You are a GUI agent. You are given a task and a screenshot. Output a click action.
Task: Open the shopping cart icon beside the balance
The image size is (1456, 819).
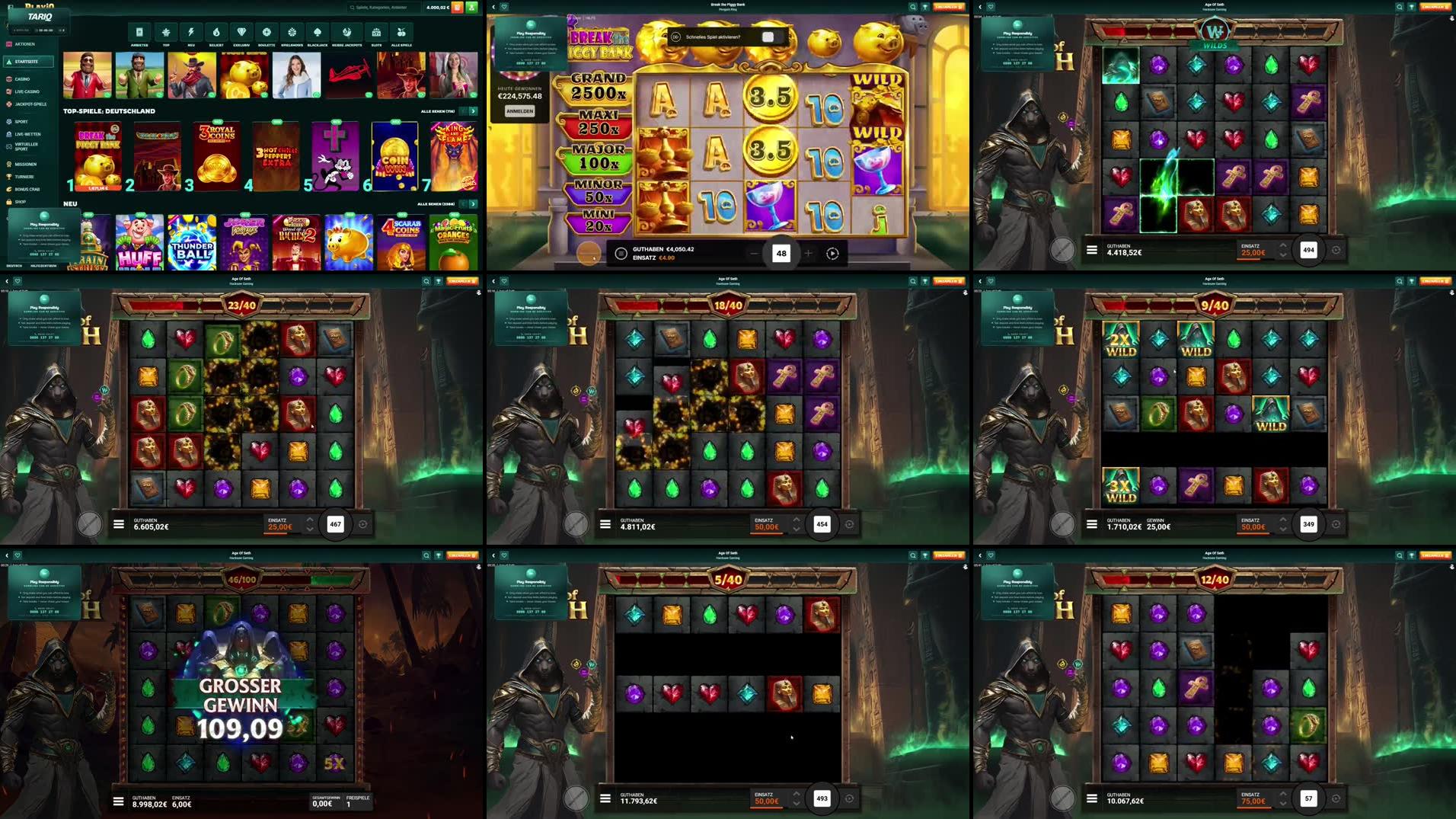457,7
